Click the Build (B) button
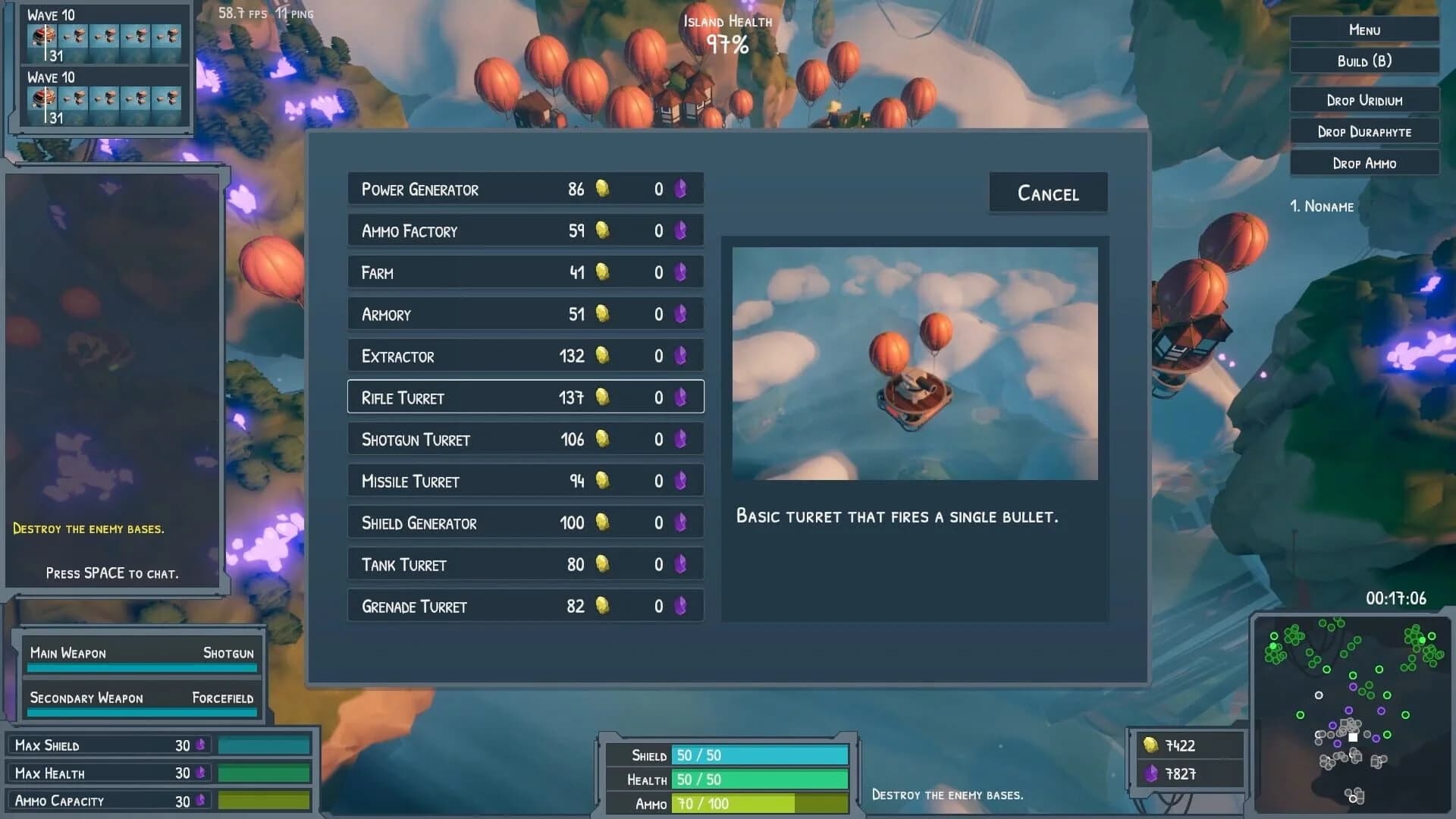 [x=1363, y=61]
